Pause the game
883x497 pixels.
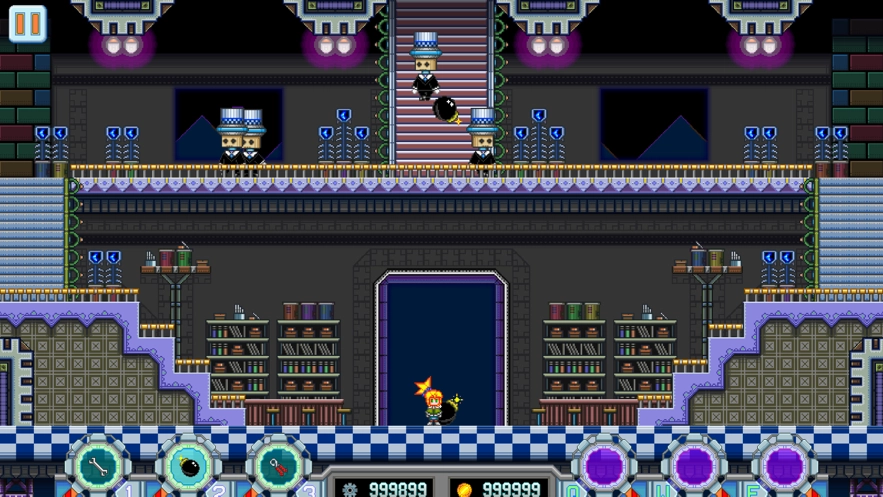click(27, 24)
